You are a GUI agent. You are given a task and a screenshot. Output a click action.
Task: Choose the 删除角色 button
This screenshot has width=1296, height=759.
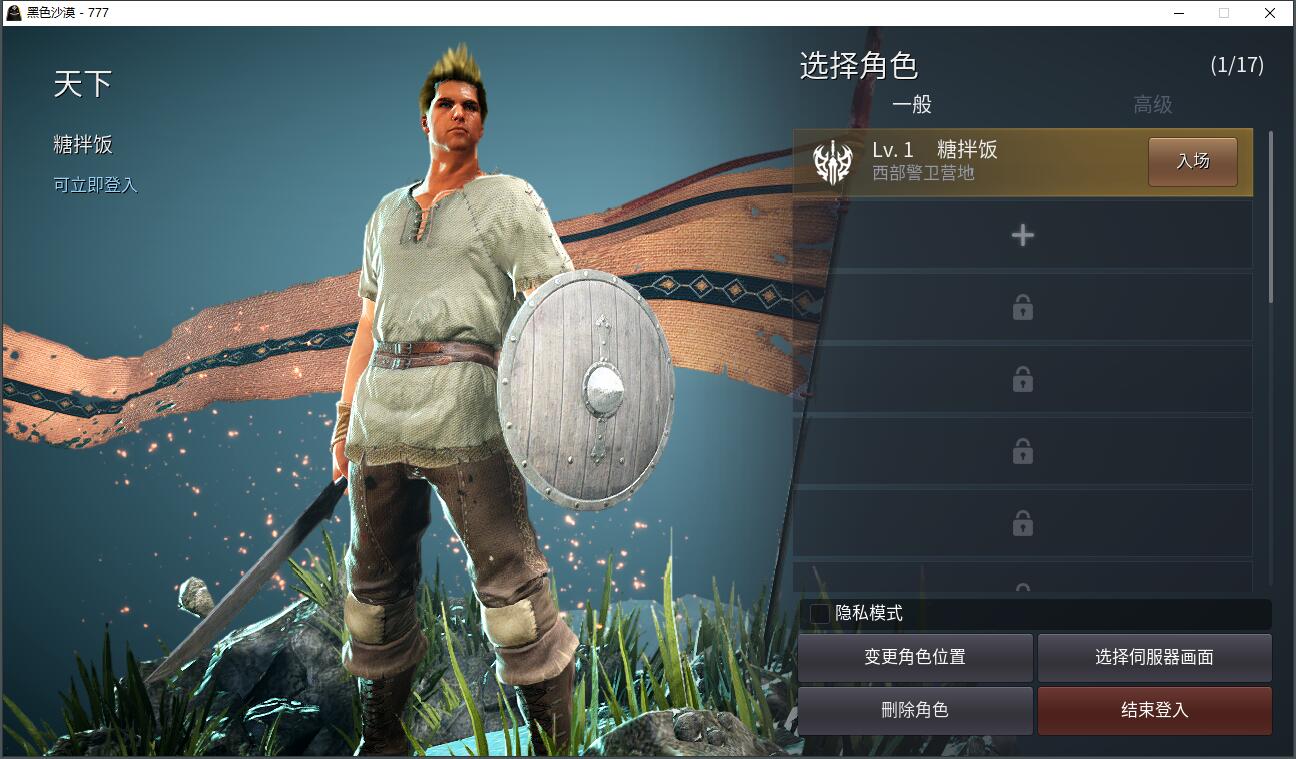[x=915, y=710]
